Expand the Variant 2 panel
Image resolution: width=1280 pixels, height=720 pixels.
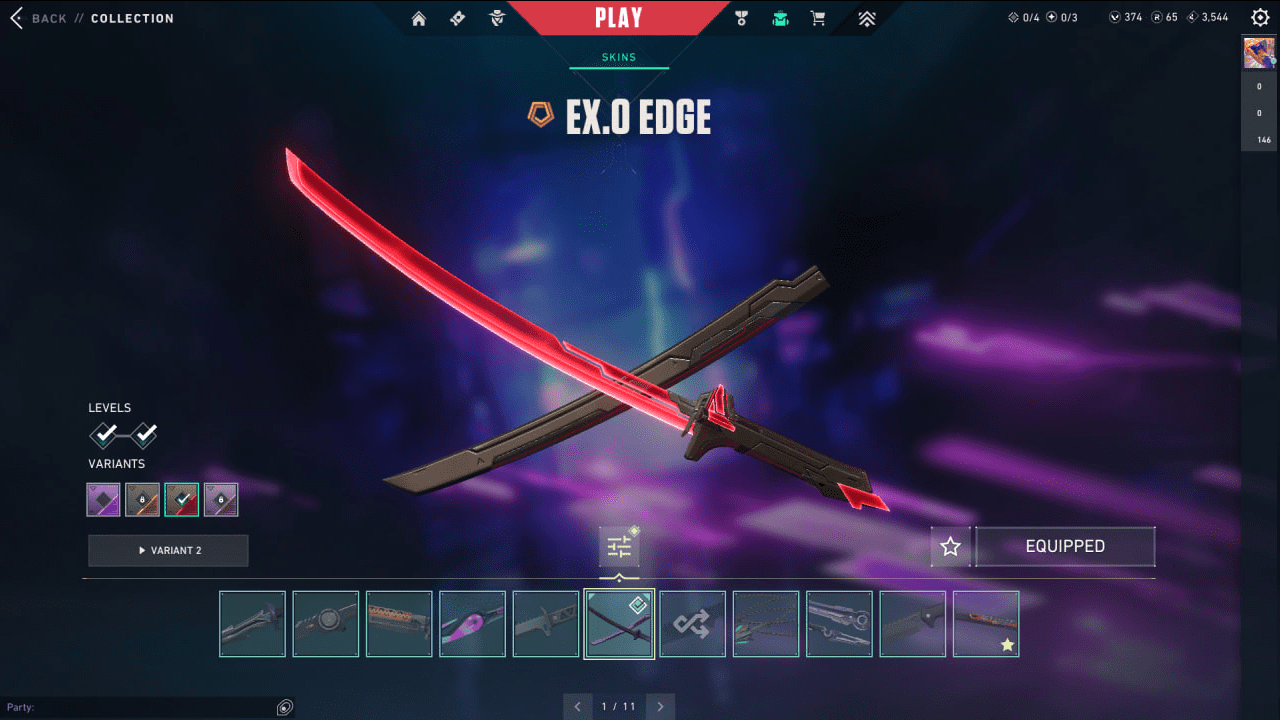(168, 550)
